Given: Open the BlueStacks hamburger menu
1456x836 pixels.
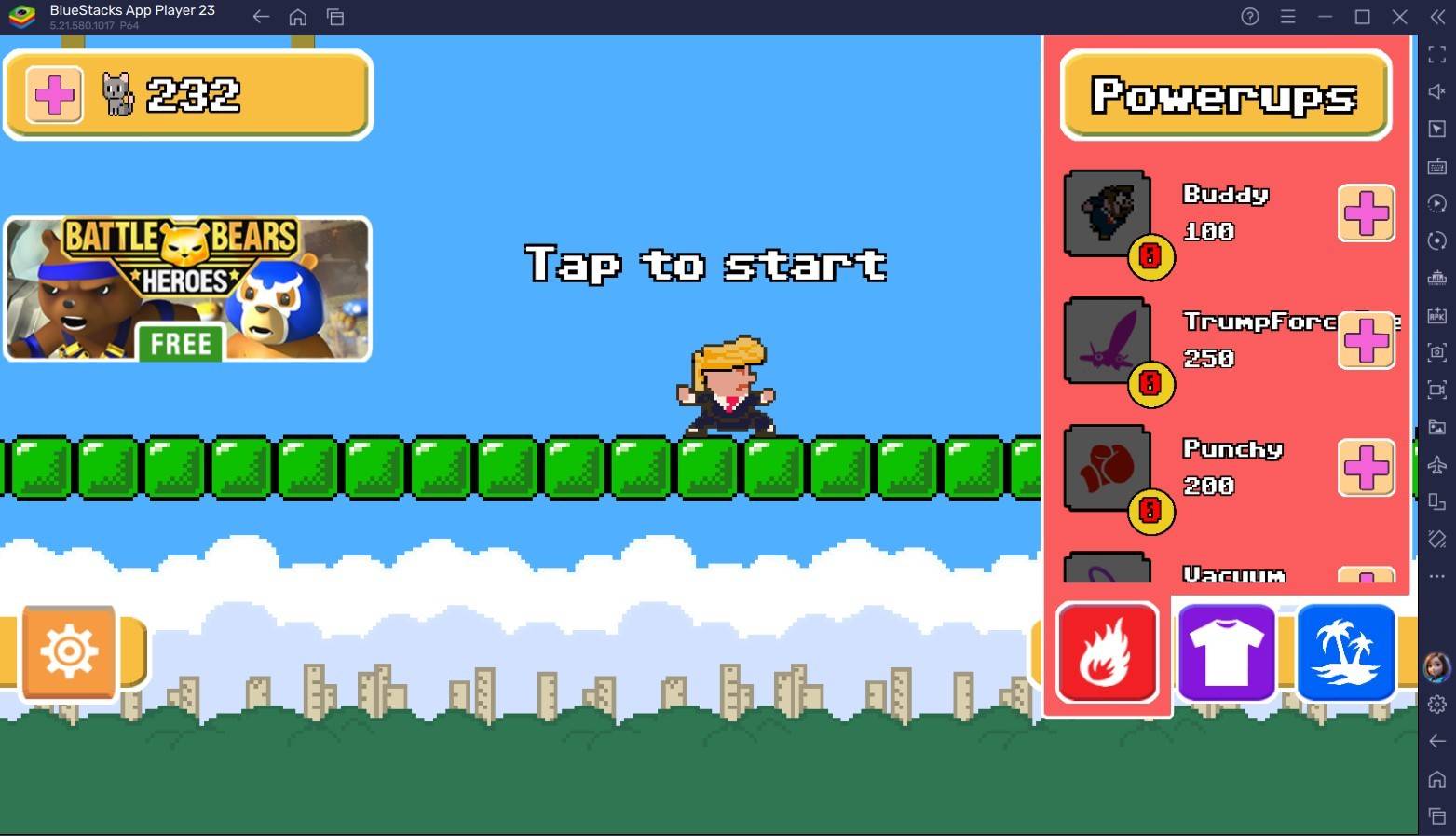Looking at the screenshot, I should [1287, 16].
